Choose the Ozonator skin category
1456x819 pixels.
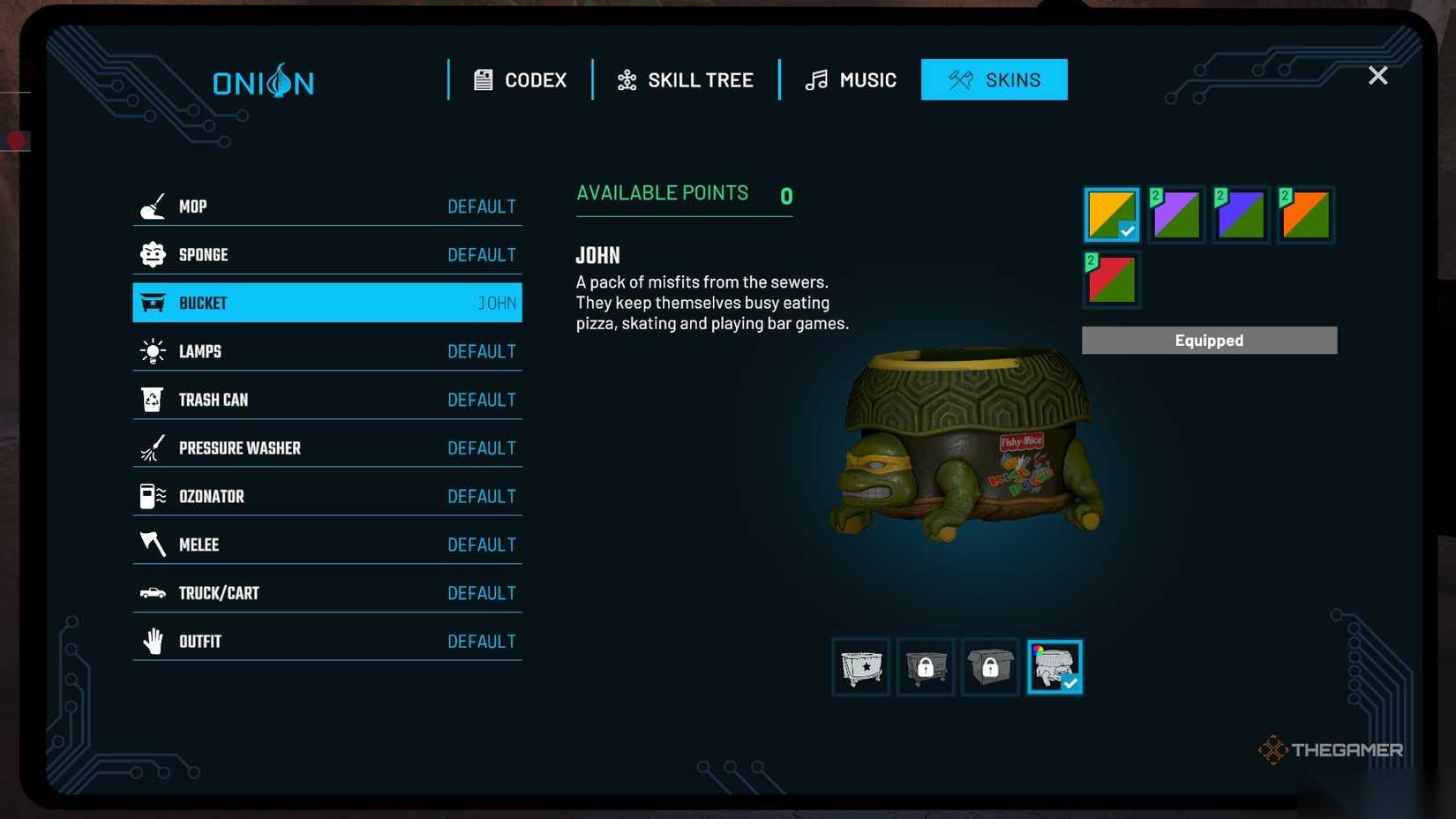(326, 497)
